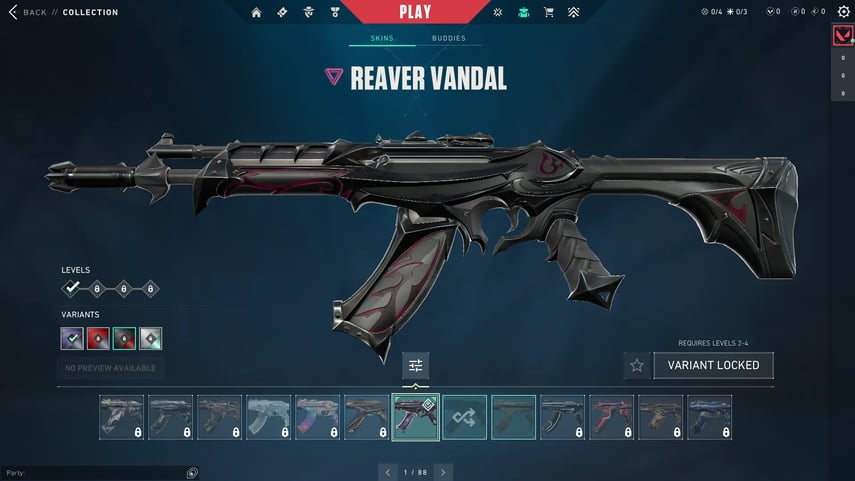855x481 pixels.
Task: Choose the red variant swatch
Action: click(98, 338)
